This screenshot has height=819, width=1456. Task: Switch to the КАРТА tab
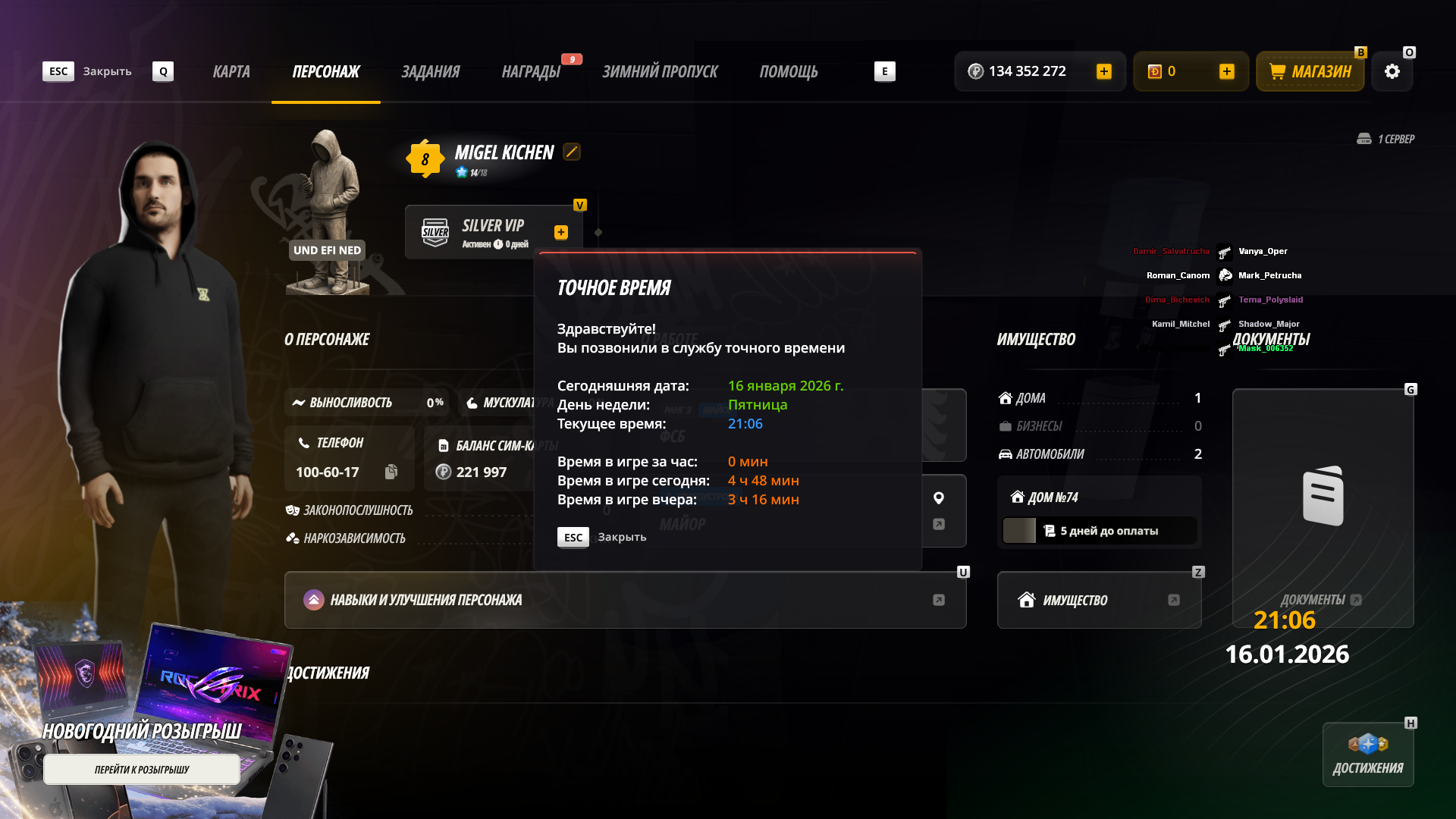click(x=231, y=71)
